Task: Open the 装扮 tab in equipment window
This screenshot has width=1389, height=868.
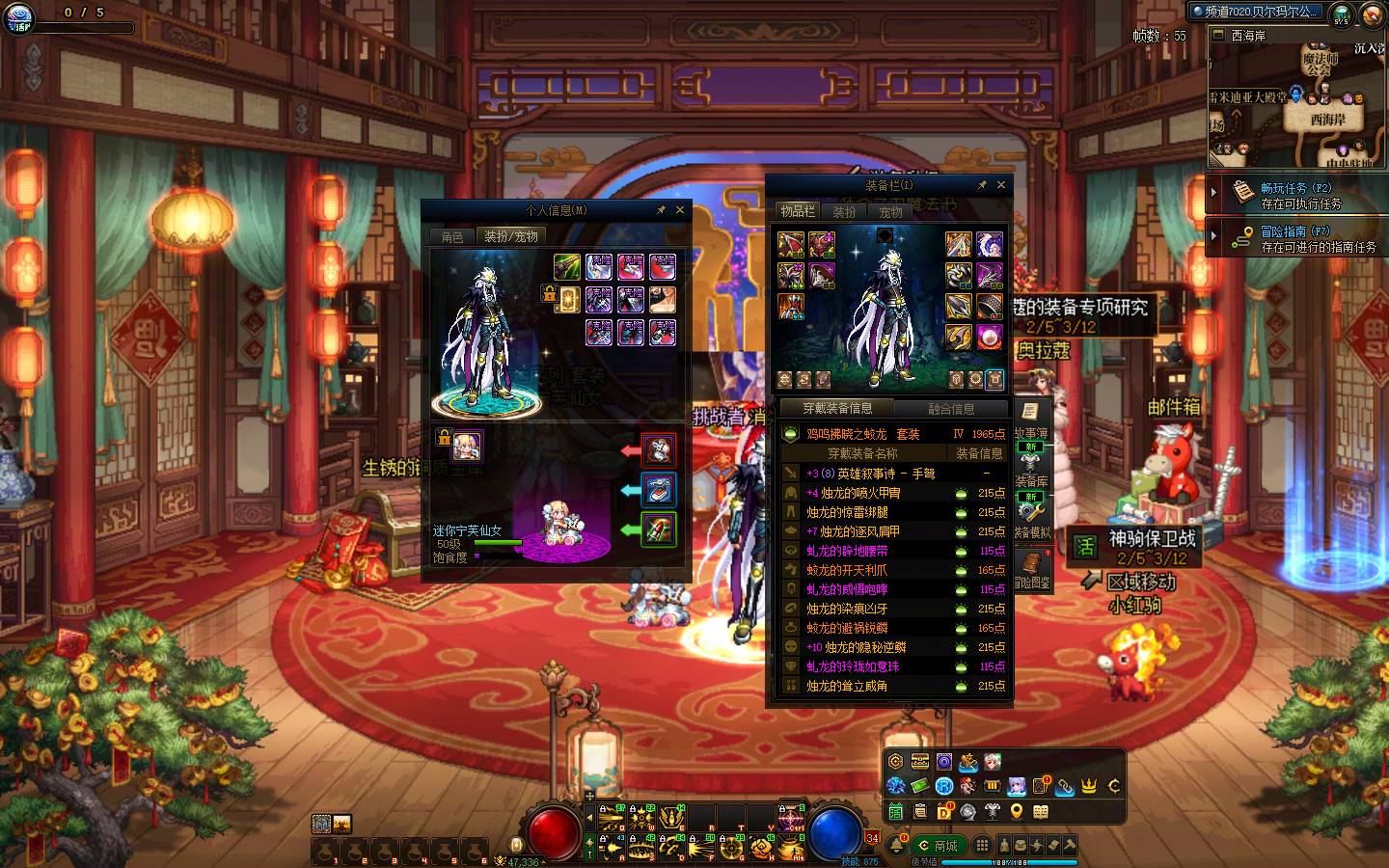Action: coord(845,212)
